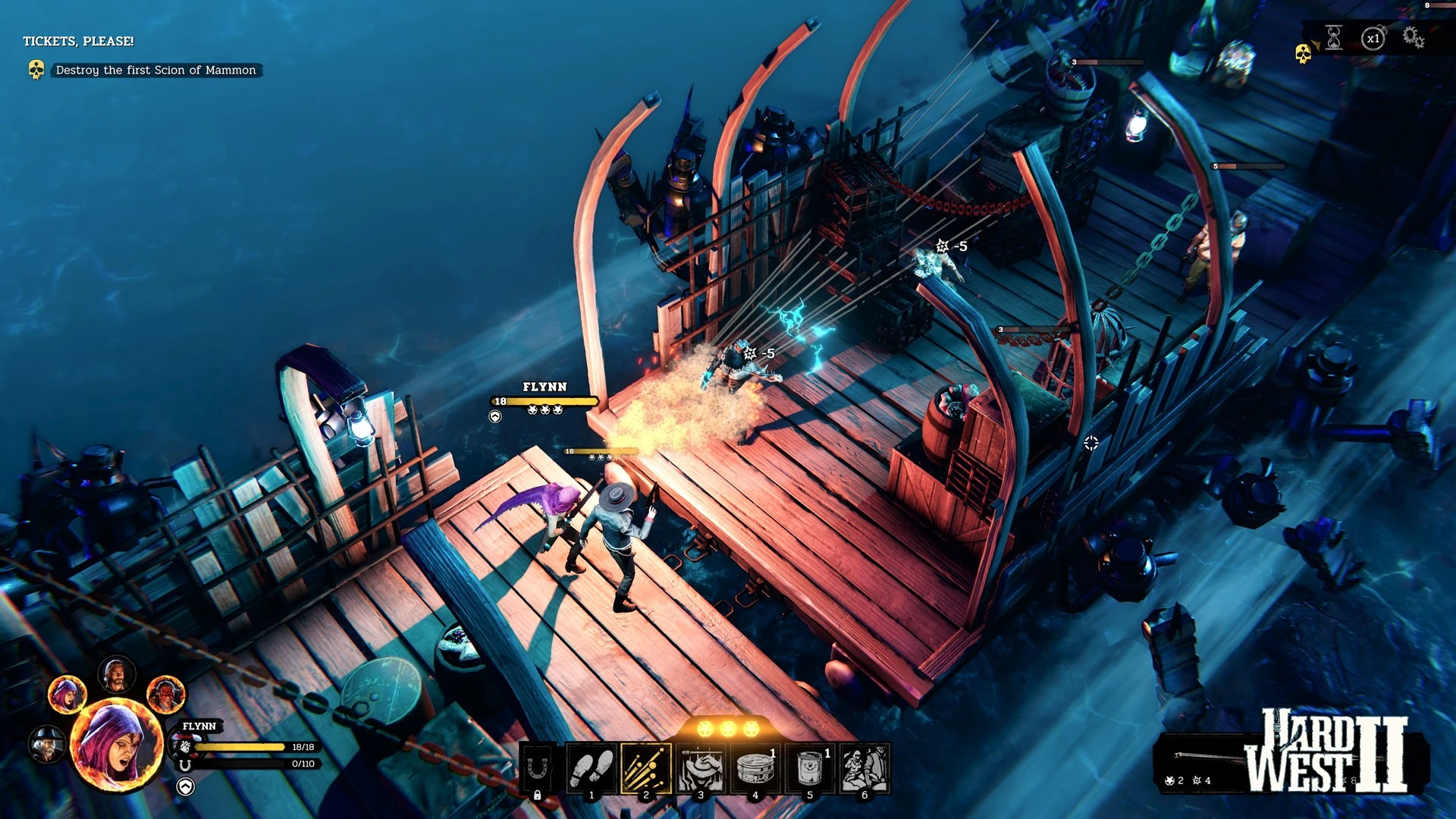This screenshot has width=1456, height=819.
Task: Select the bearded man posse portrait
Action: pos(117,674)
